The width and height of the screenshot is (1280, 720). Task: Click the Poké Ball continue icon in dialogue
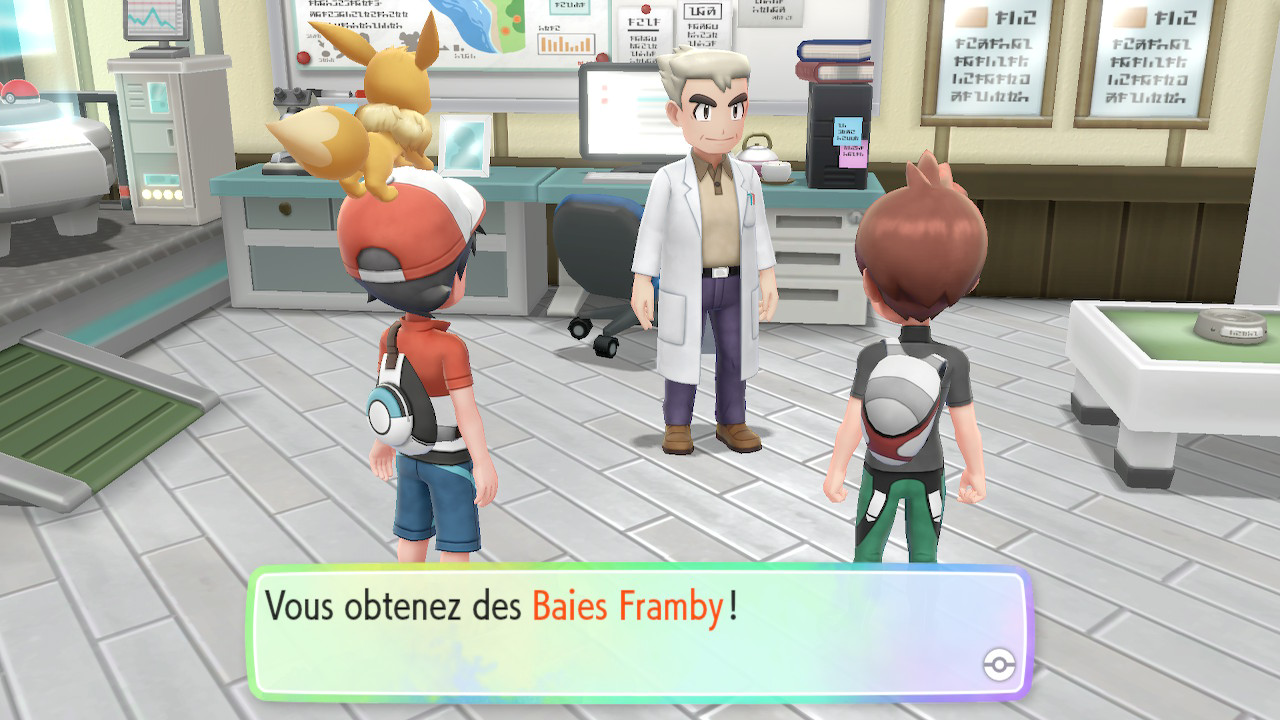[997, 664]
